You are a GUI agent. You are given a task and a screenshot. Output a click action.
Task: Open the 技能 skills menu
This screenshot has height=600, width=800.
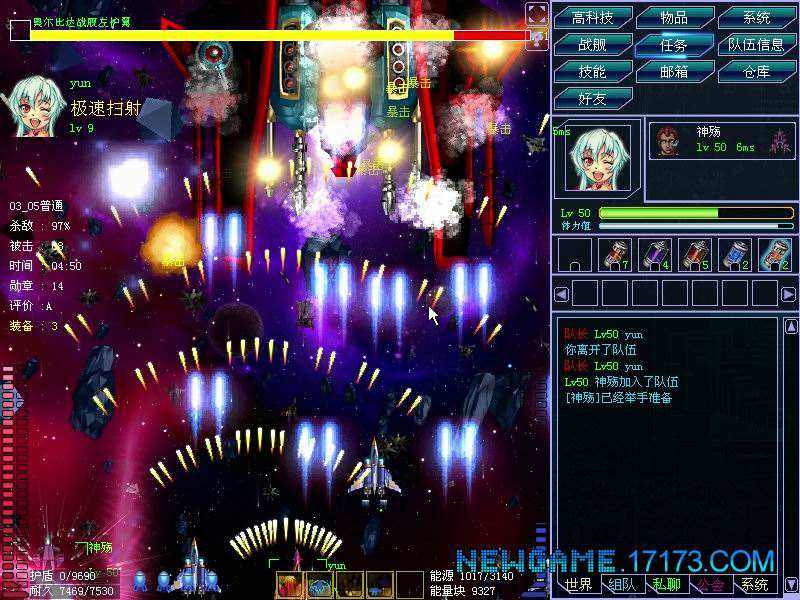[592, 72]
